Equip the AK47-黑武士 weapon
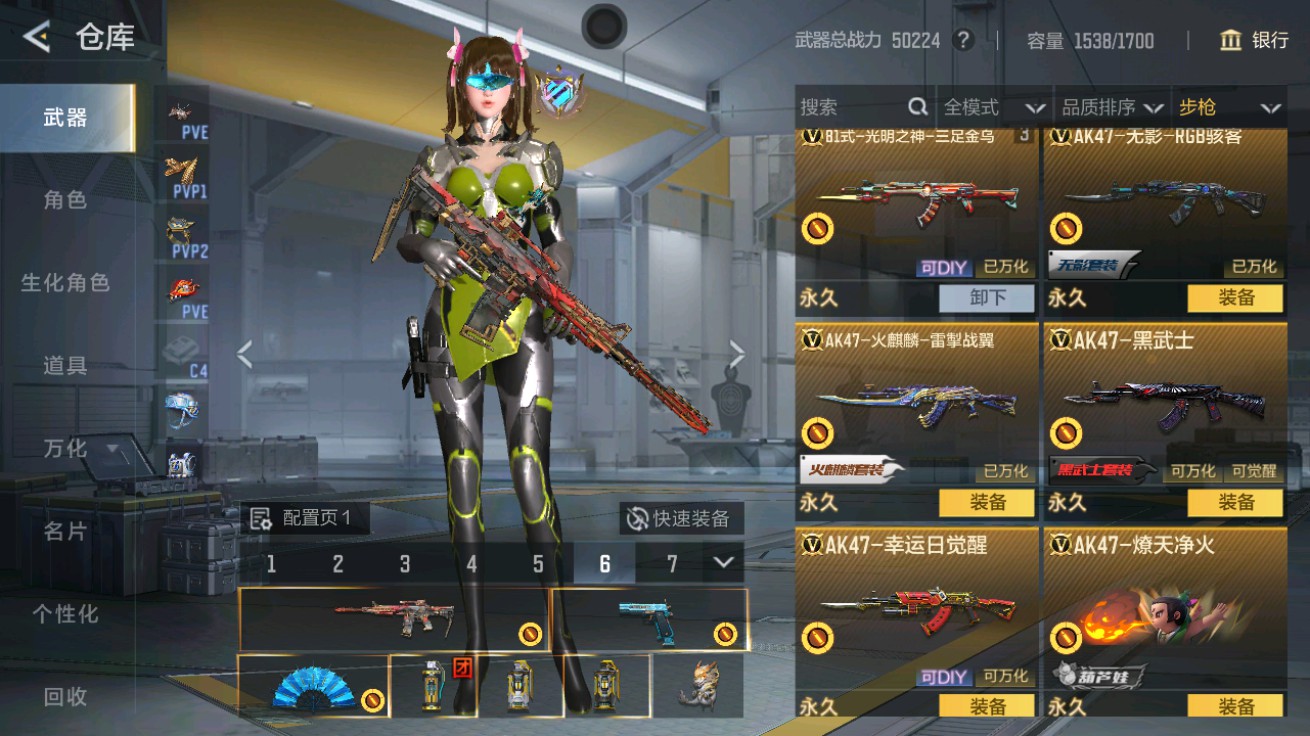Image resolution: width=1310 pixels, height=736 pixels. (1237, 503)
